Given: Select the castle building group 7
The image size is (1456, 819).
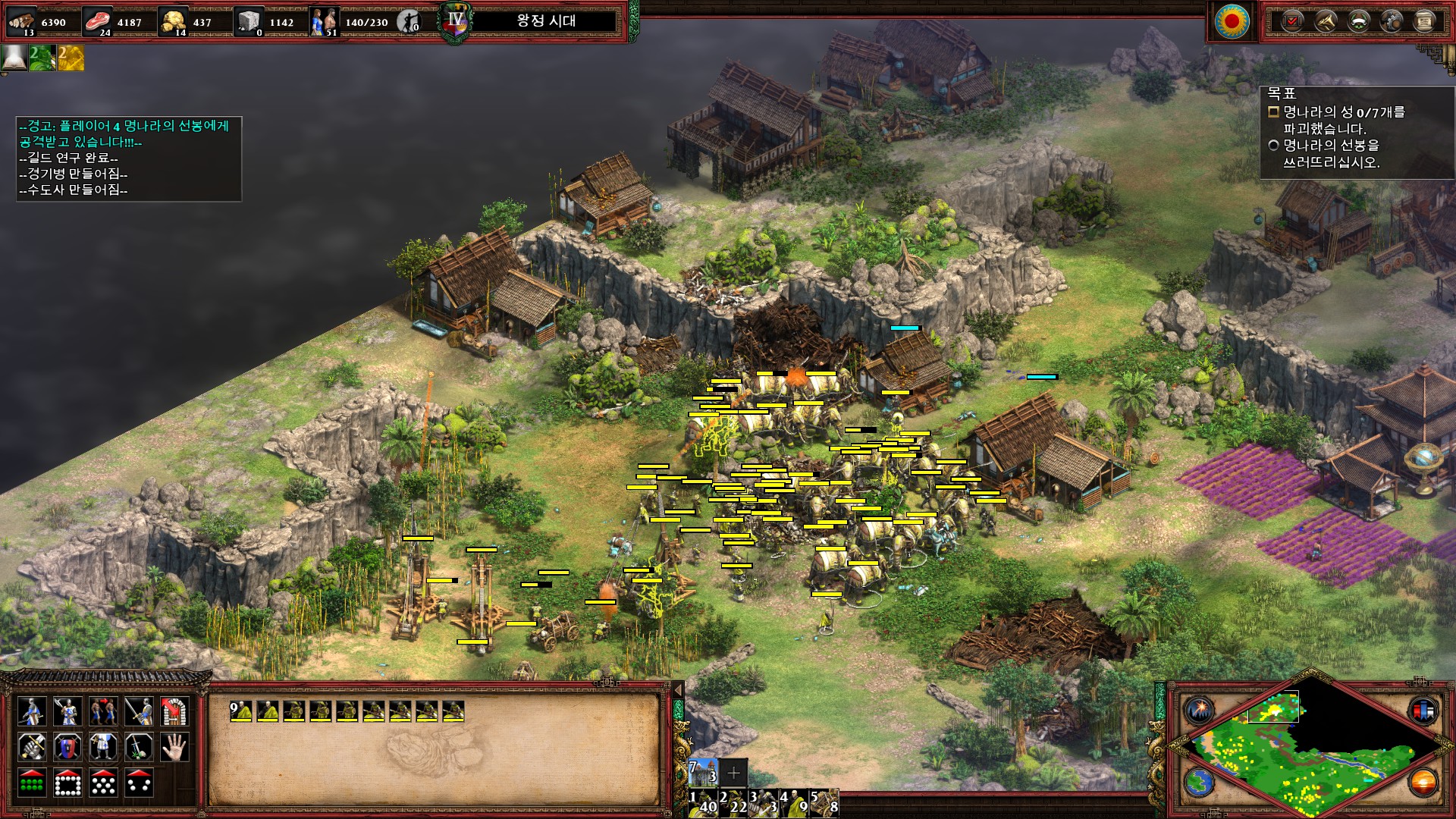Looking at the screenshot, I should [703, 772].
